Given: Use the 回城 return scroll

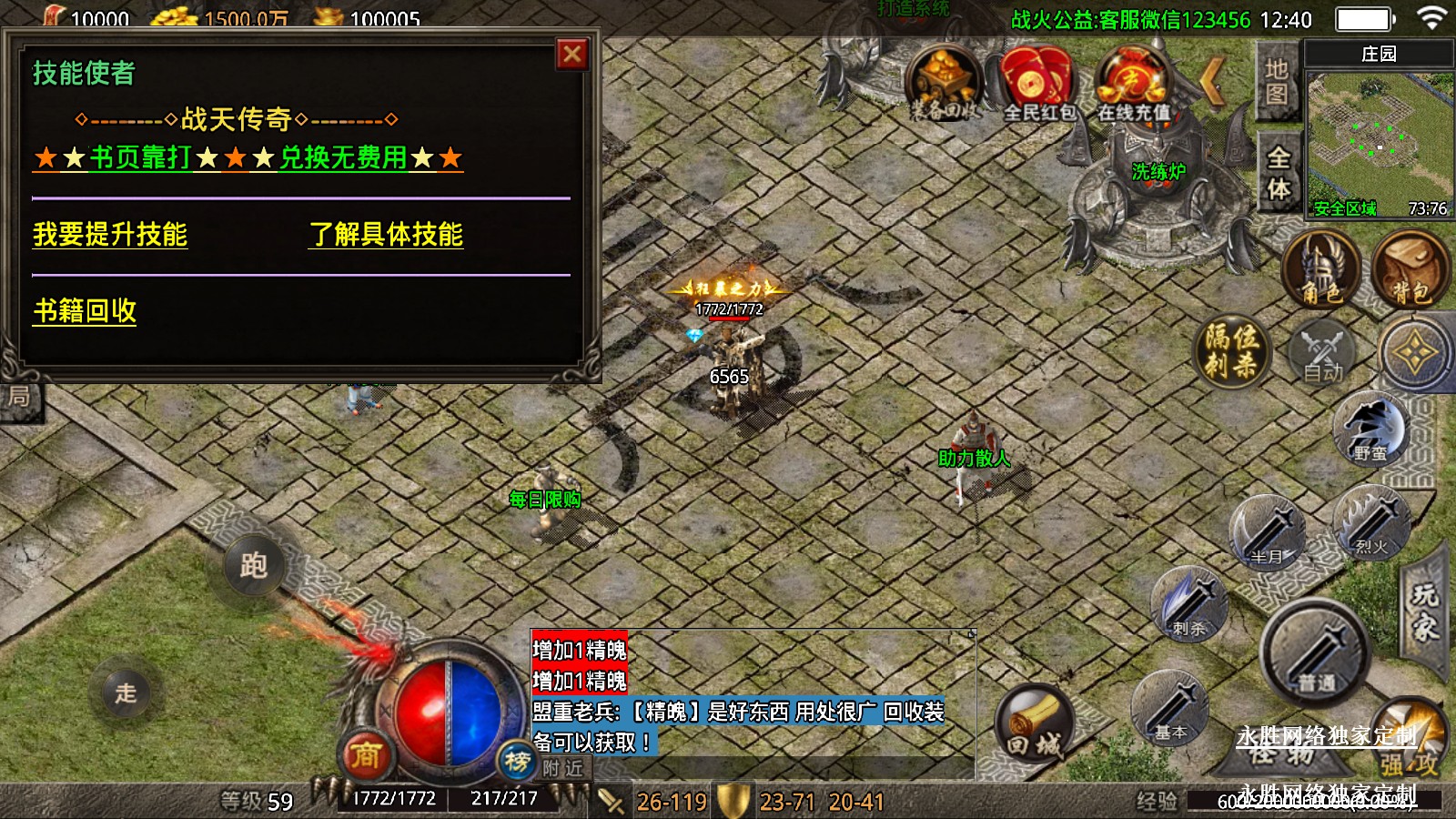Looking at the screenshot, I should 1034,725.
